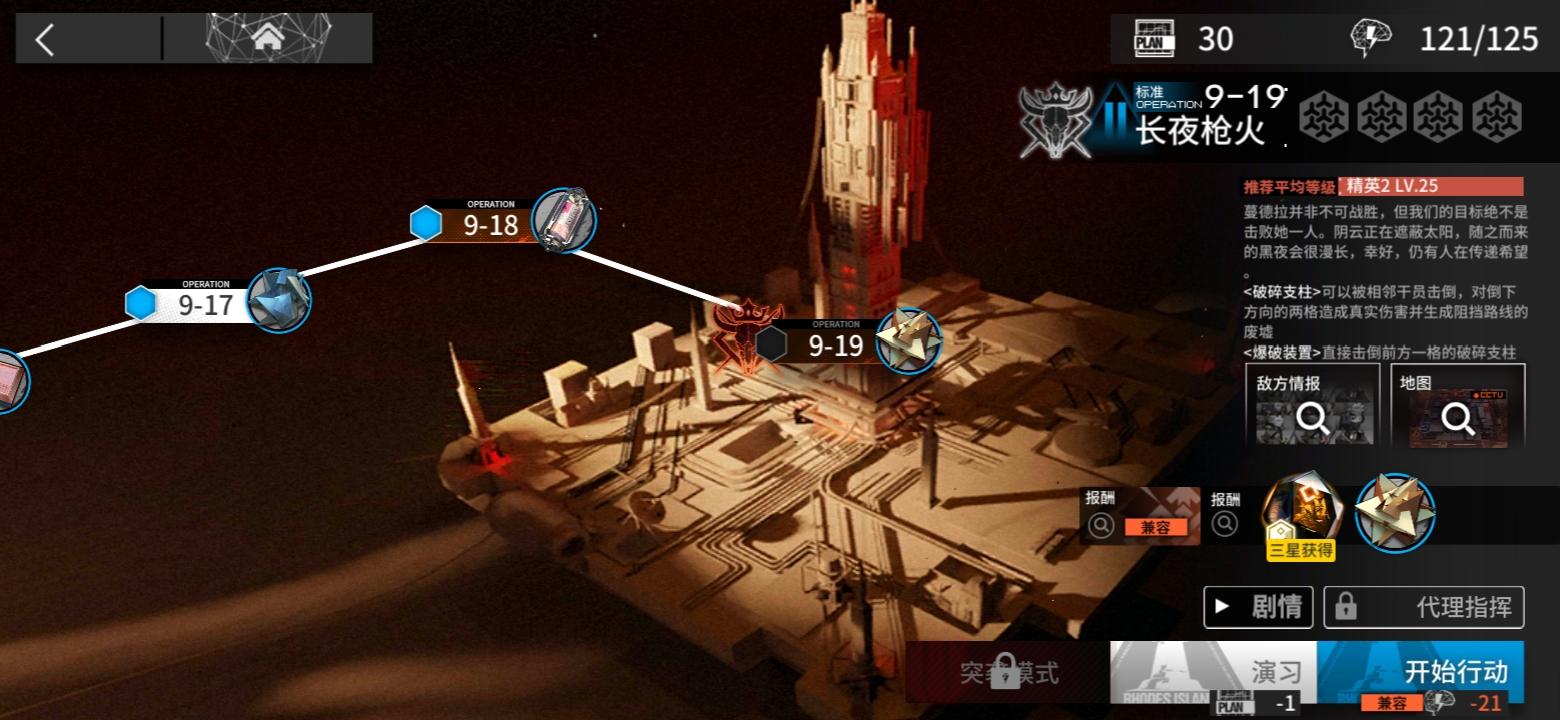Start the operation (开始行动)

point(1421,672)
